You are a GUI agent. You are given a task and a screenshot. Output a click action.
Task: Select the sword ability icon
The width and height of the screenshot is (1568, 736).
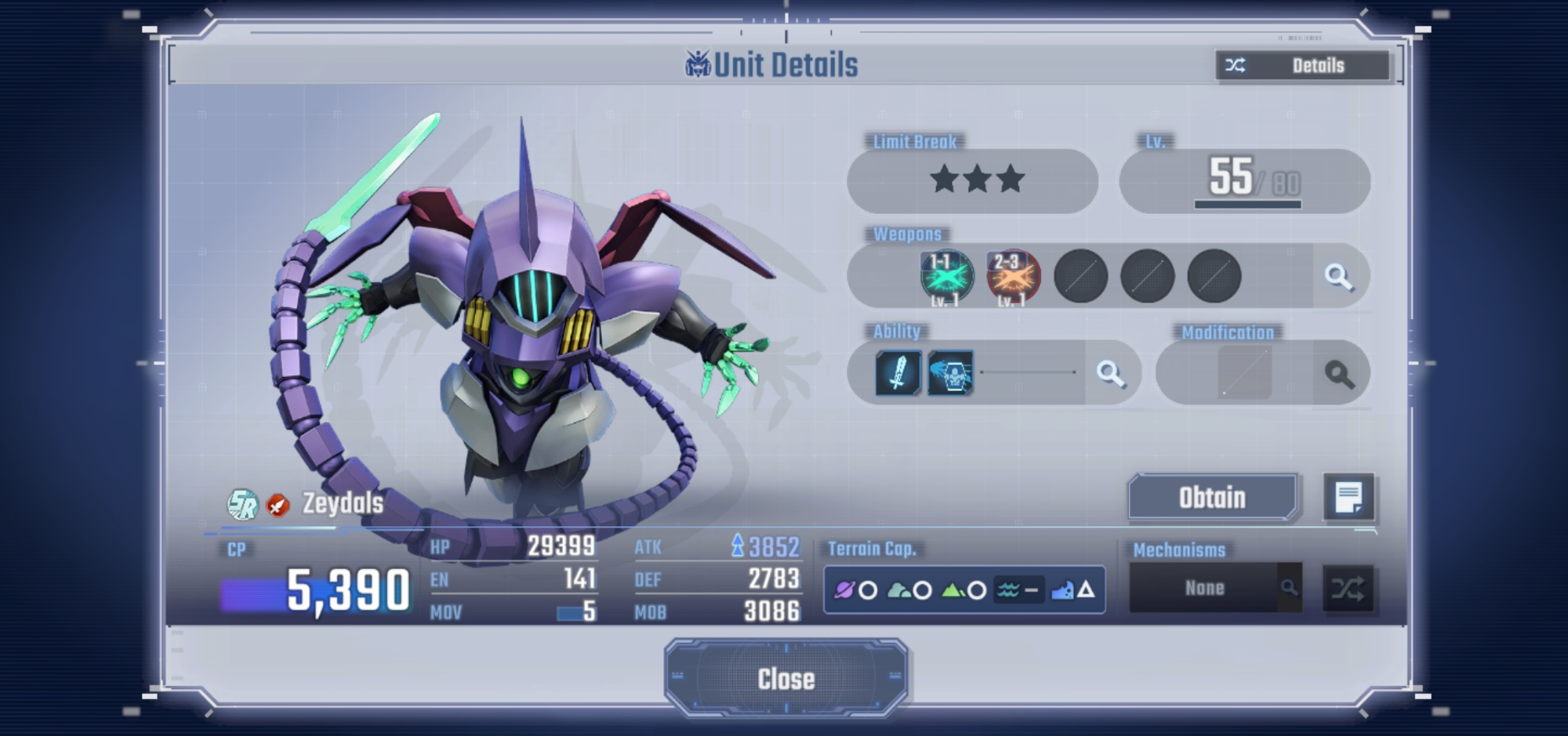898,372
